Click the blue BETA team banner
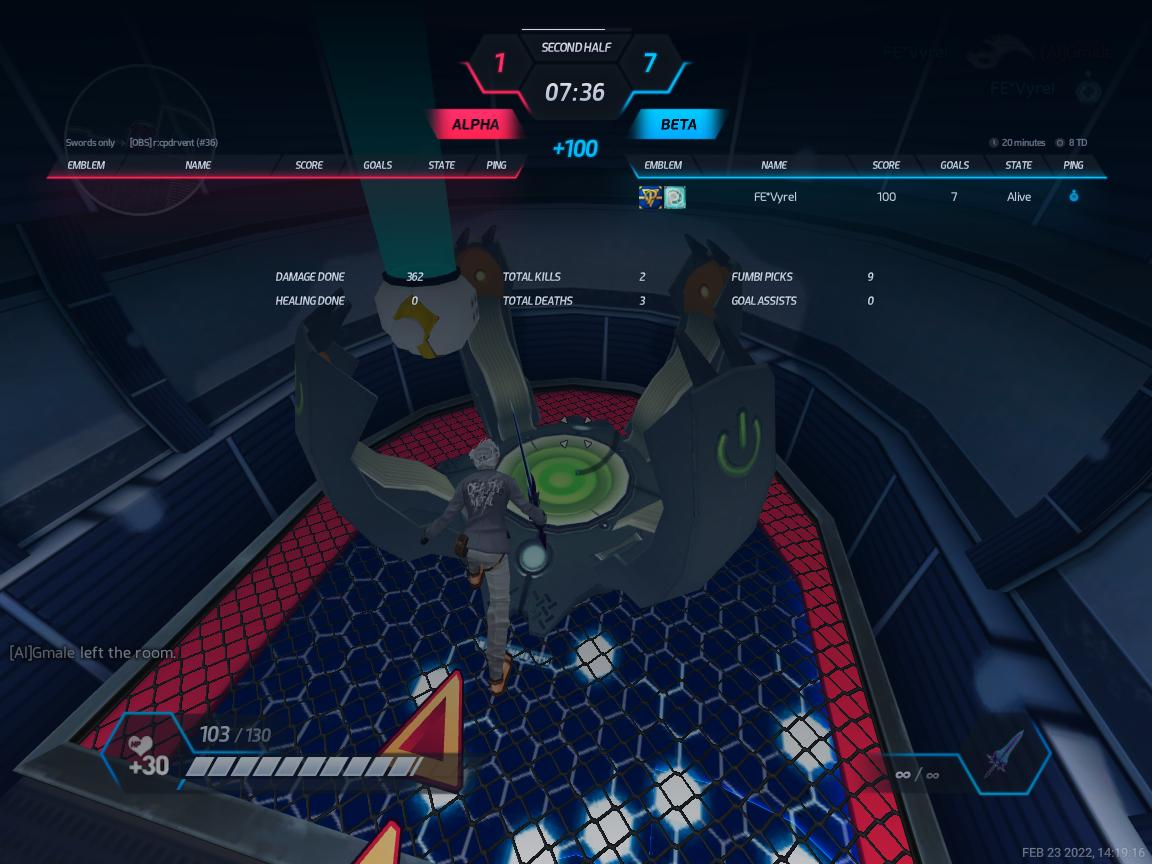This screenshot has height=864, width=1152. tap(678, 125)
